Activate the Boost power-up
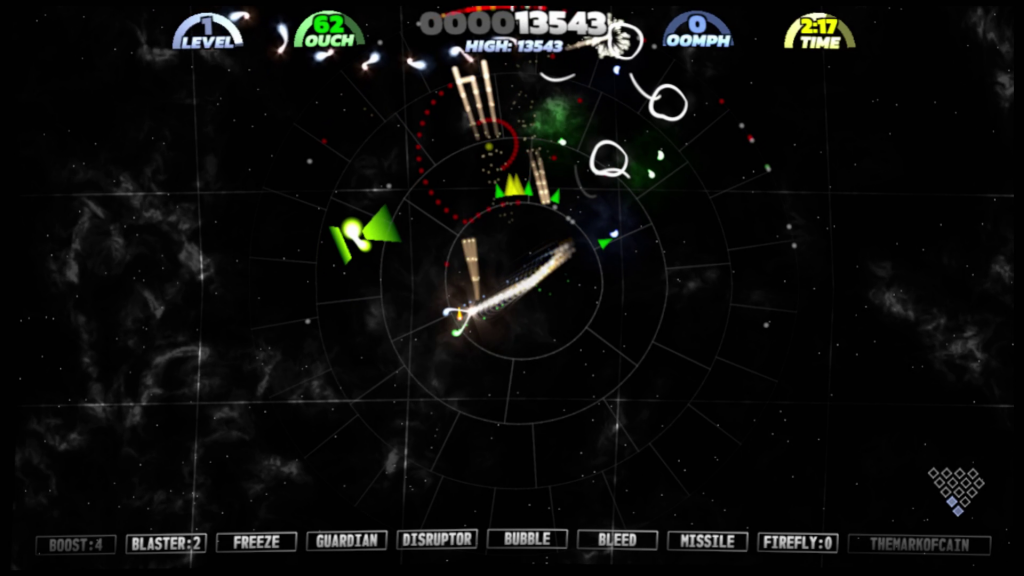The image size is (1024, 576). tap(75, 545)
